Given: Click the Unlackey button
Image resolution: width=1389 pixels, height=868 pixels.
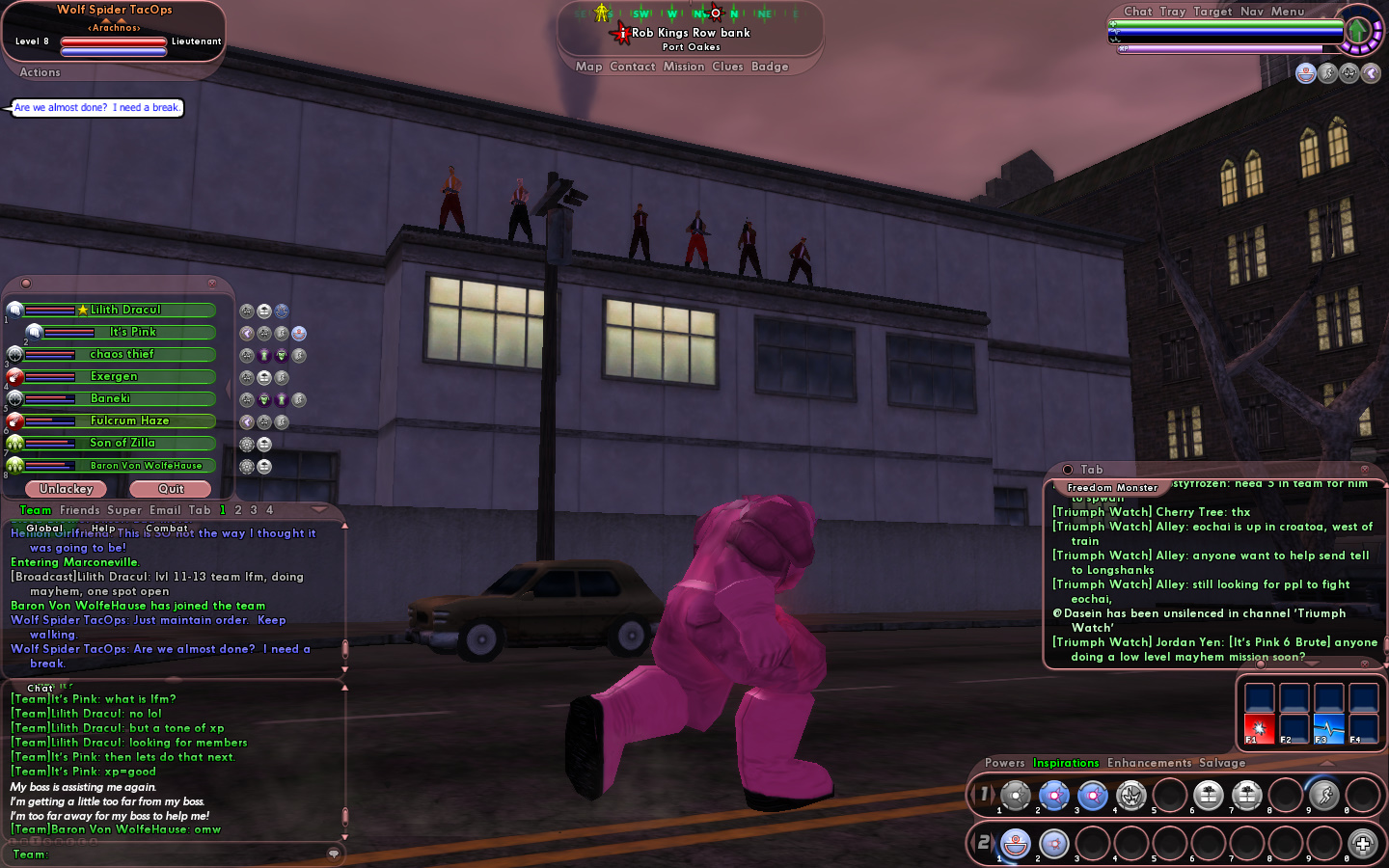Looking at the screenshot, I should 66,489.
